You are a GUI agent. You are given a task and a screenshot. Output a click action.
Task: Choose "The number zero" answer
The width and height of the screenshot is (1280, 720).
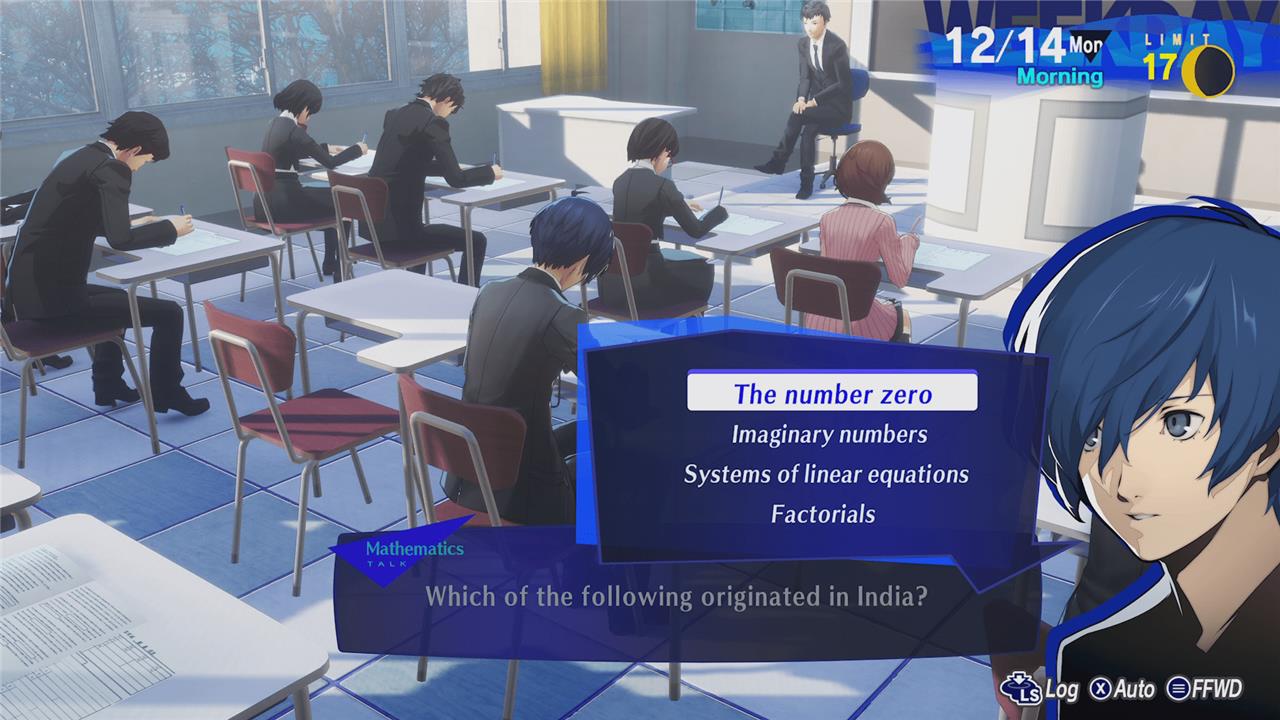832,393
